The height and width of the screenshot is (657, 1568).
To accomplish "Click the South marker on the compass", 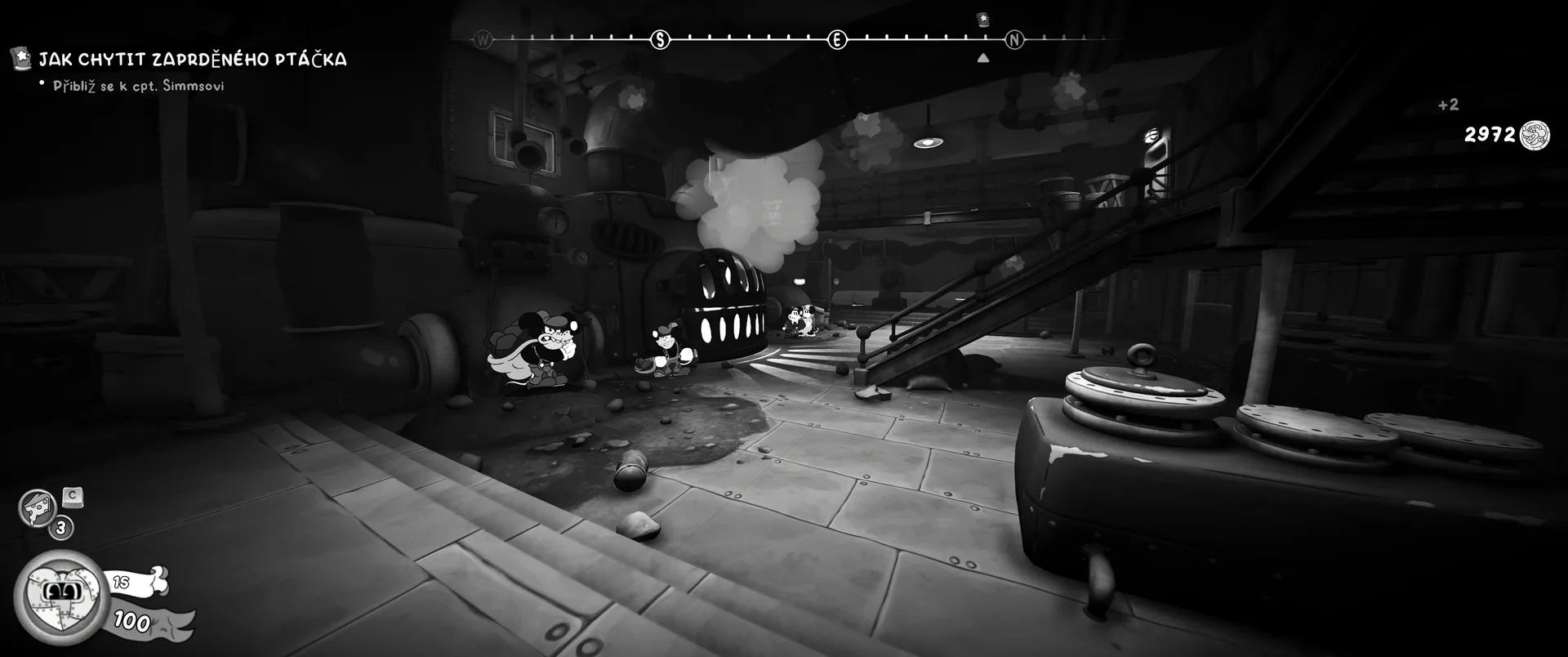I will (660, 39).
